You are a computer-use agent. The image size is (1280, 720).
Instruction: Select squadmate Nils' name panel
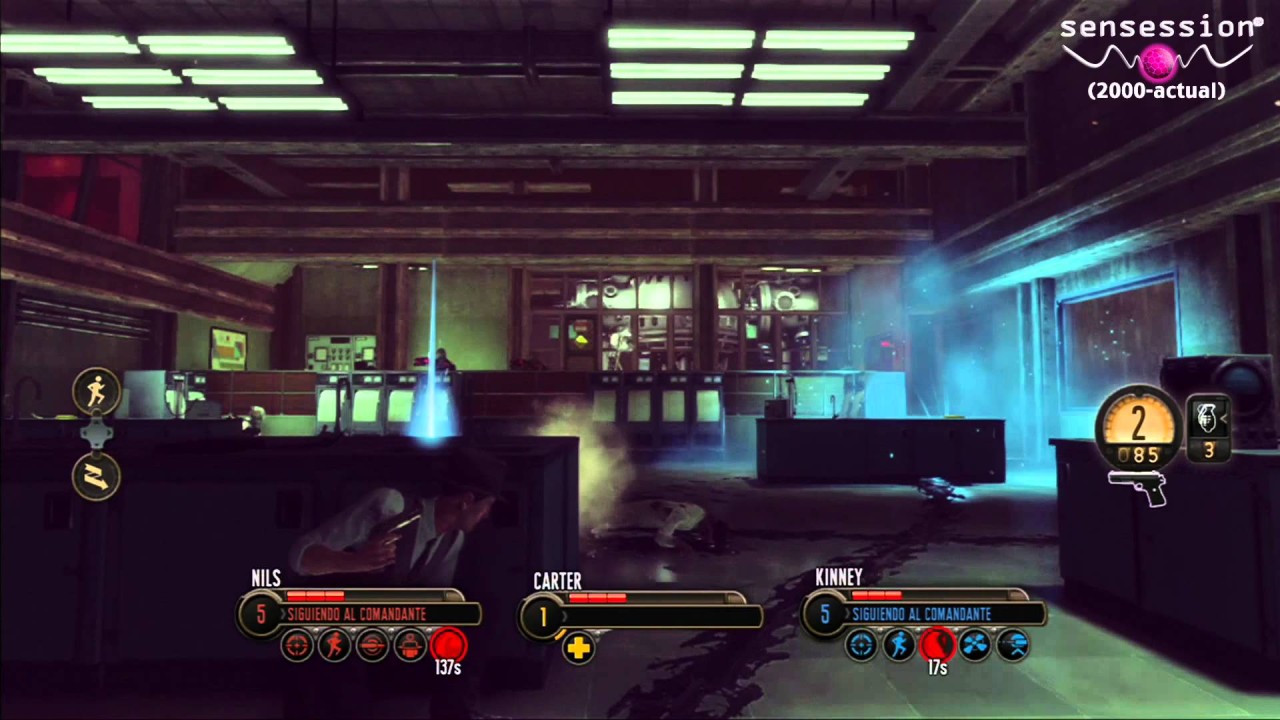[x=360, y=613]
